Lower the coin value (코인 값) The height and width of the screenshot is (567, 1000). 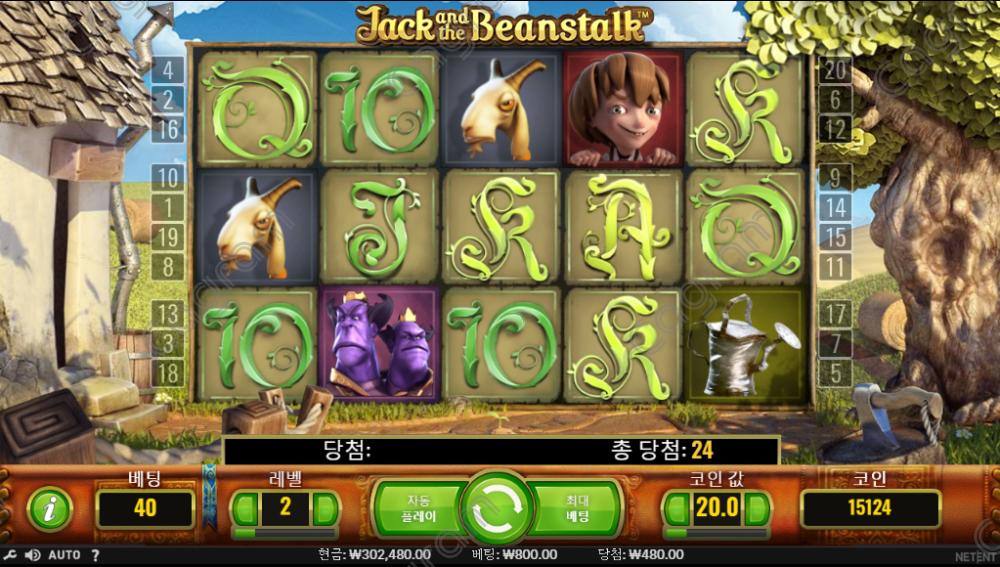pyautogui.click(x=677, y=508)
